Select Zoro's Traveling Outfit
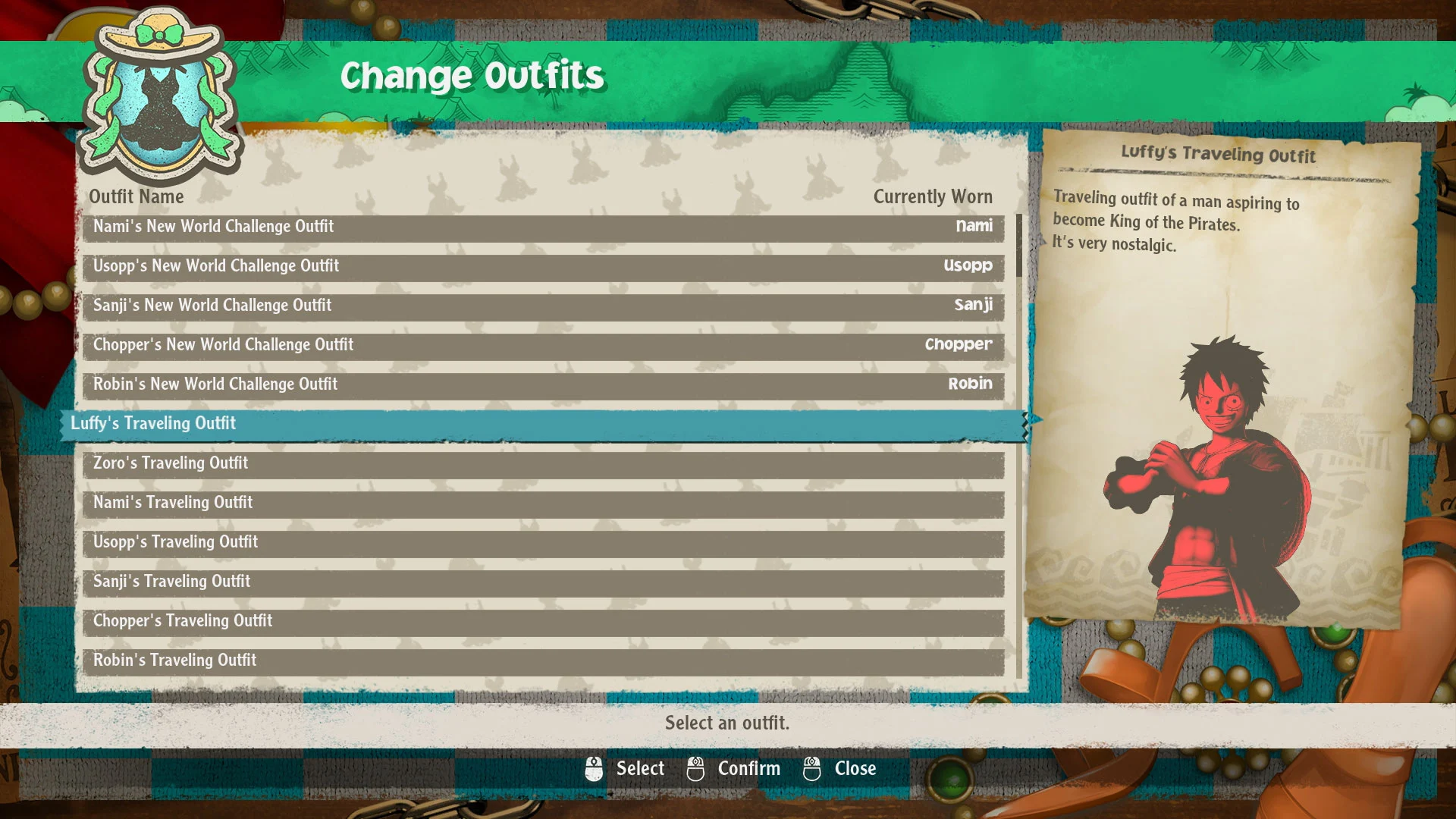 click(543, 464)
